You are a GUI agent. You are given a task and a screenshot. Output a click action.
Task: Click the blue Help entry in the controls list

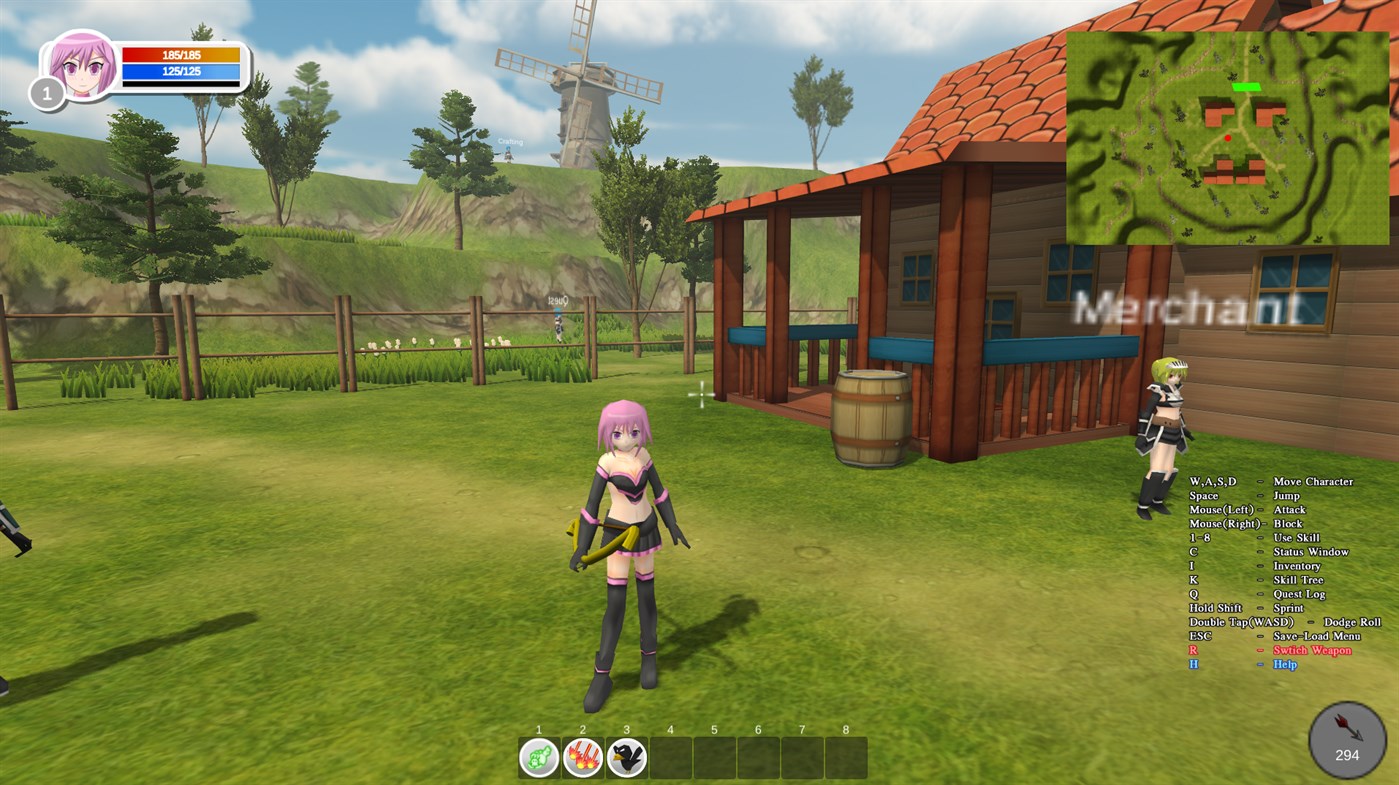(x=1284, y=663)
